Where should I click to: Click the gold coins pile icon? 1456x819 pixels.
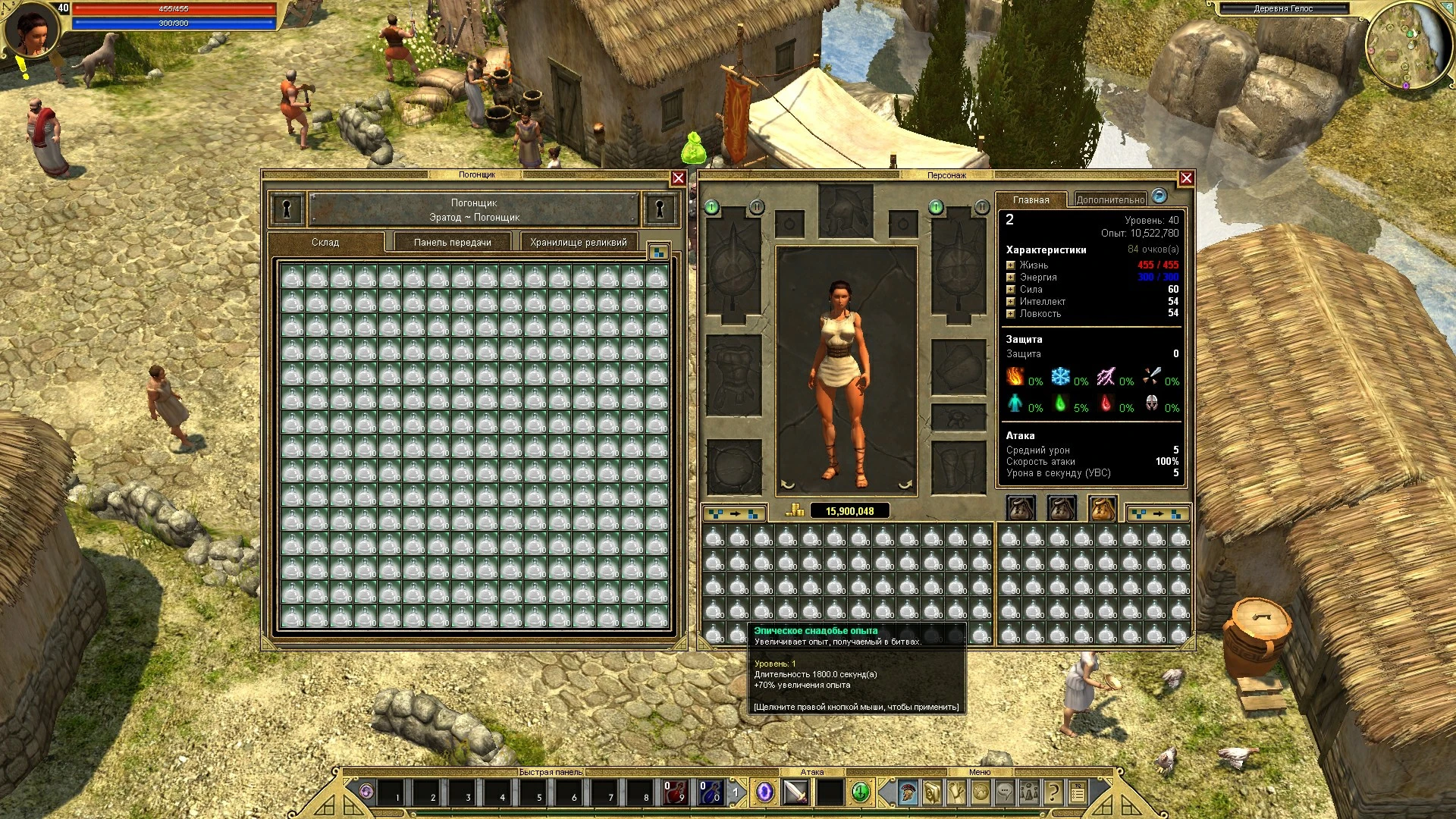point(794,510)
